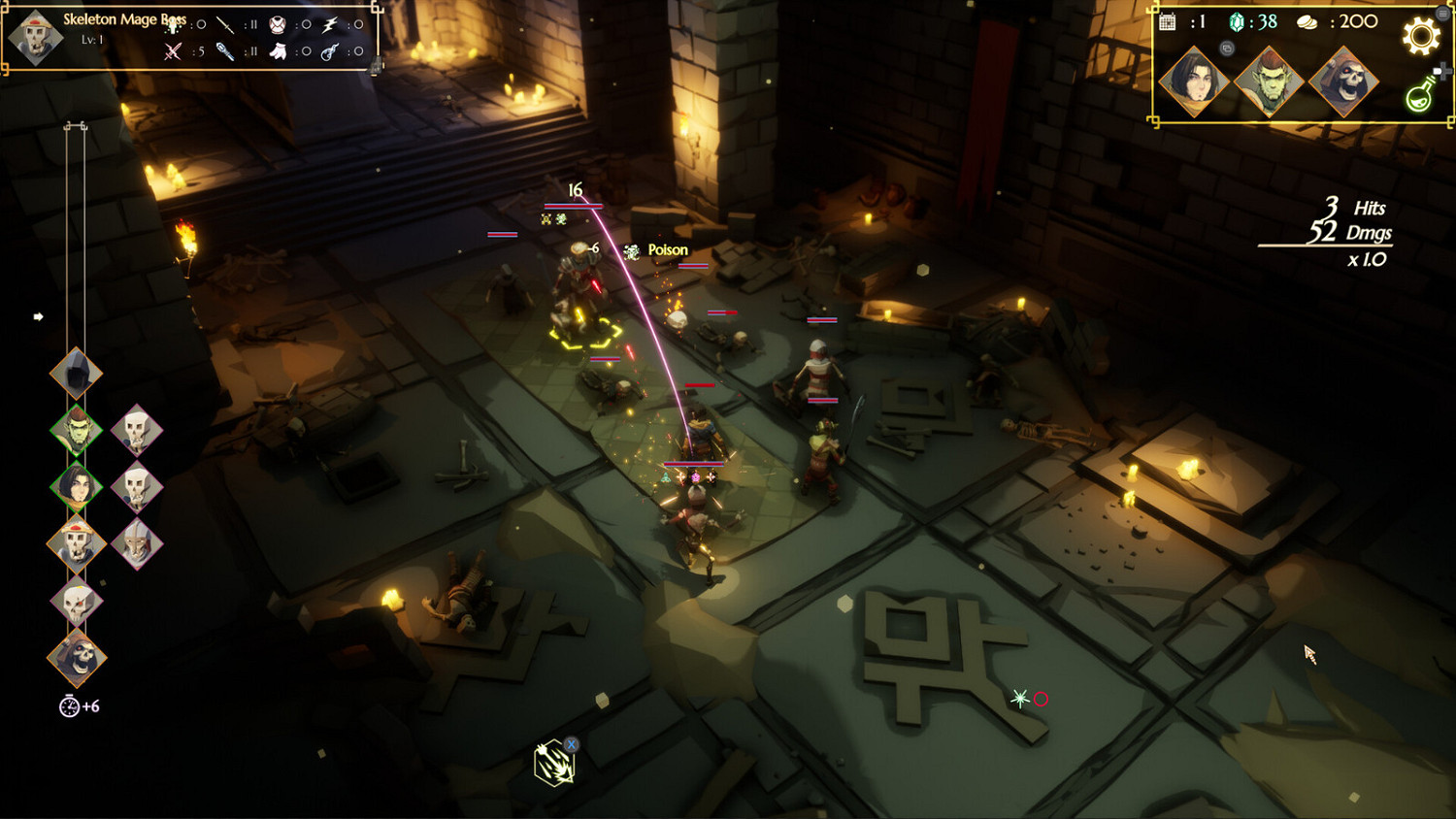The image size is (1456, 819).
Task: Choose the hooded skeleton in the party panel
Action: pos(1344,82)
